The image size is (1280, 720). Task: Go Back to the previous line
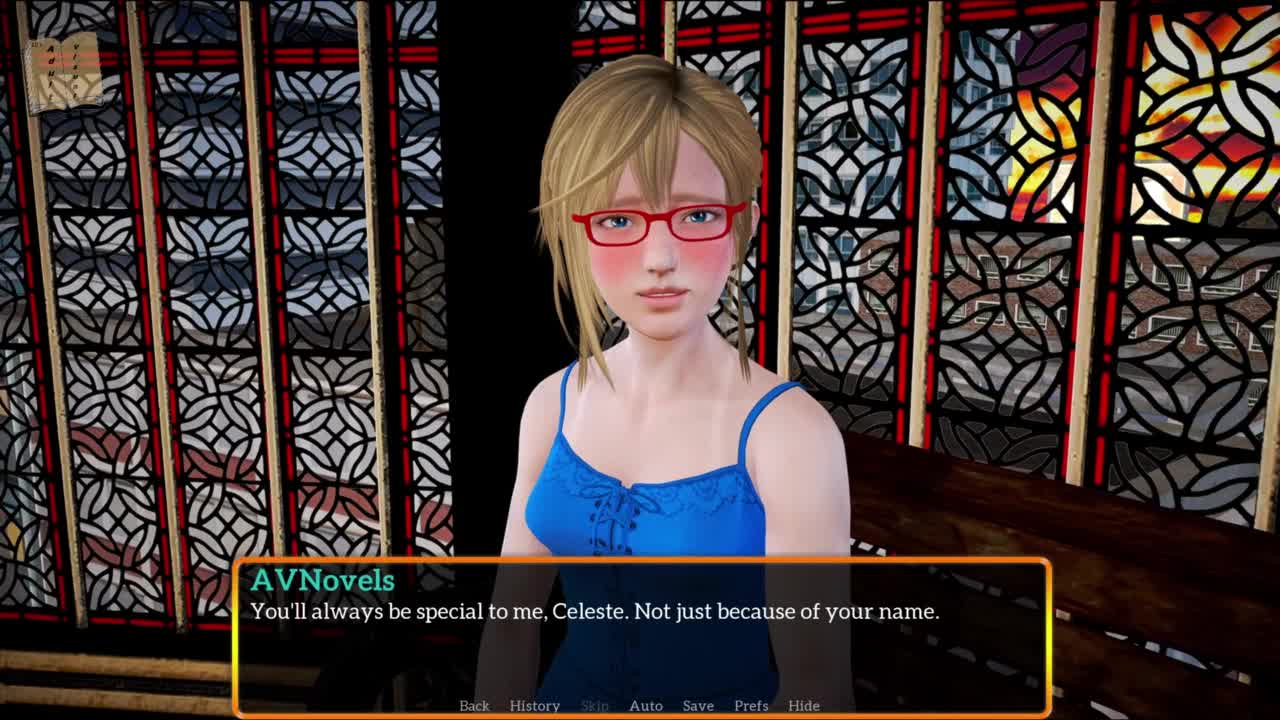[x=474, y=706]
